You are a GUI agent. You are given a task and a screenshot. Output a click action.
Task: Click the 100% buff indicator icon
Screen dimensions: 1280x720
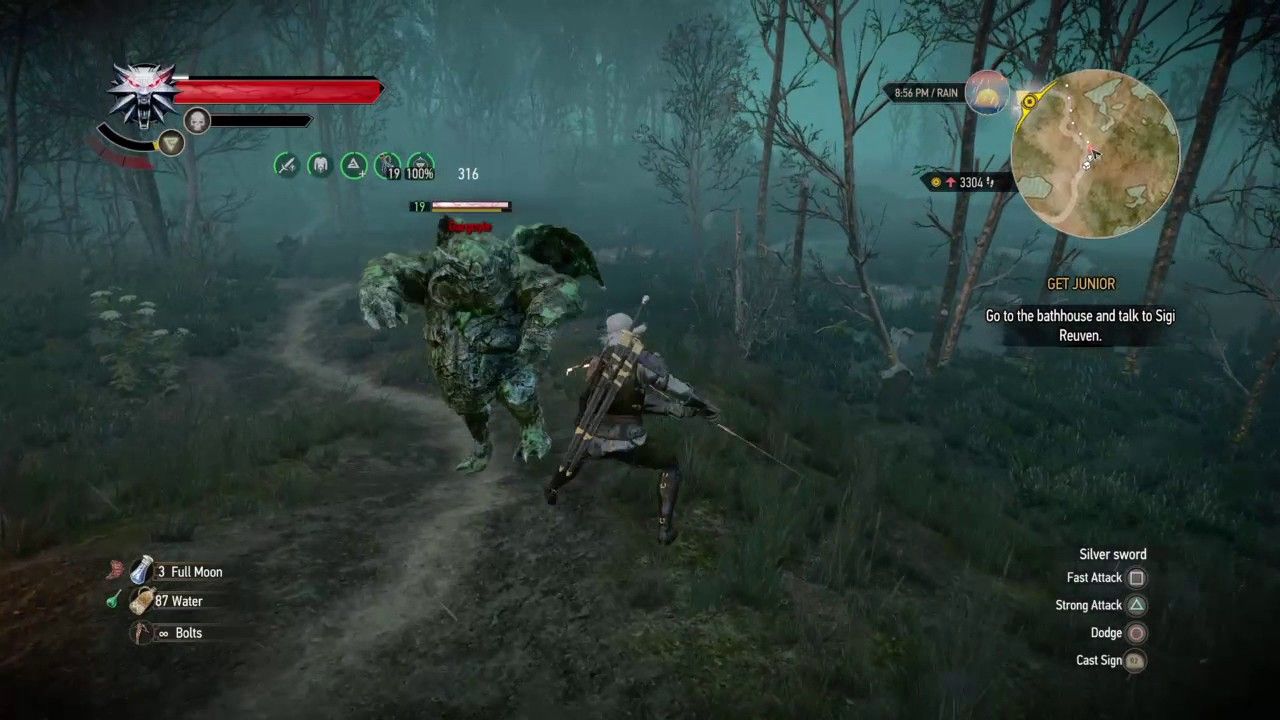(419, 165)
